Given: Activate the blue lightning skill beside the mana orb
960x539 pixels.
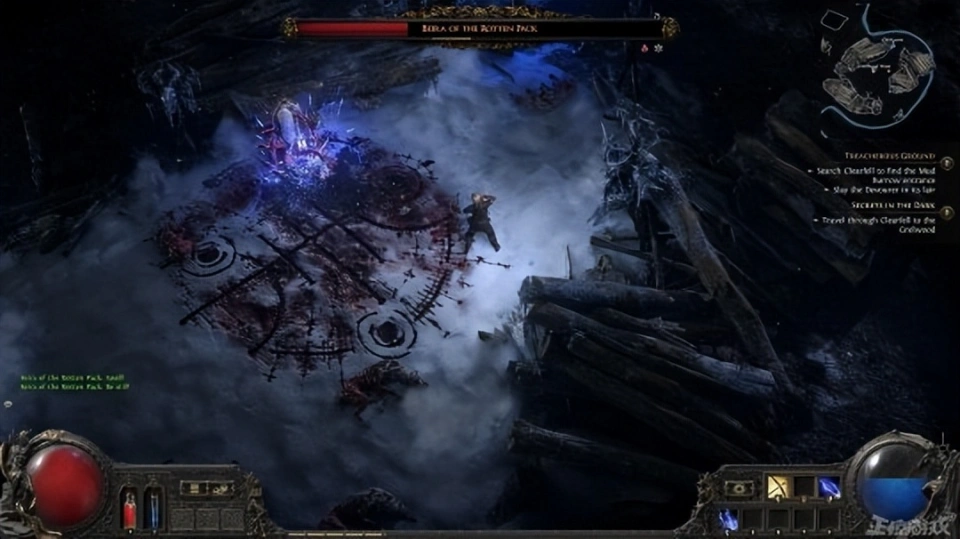Looking at the screenshot, I should point(830,487).
